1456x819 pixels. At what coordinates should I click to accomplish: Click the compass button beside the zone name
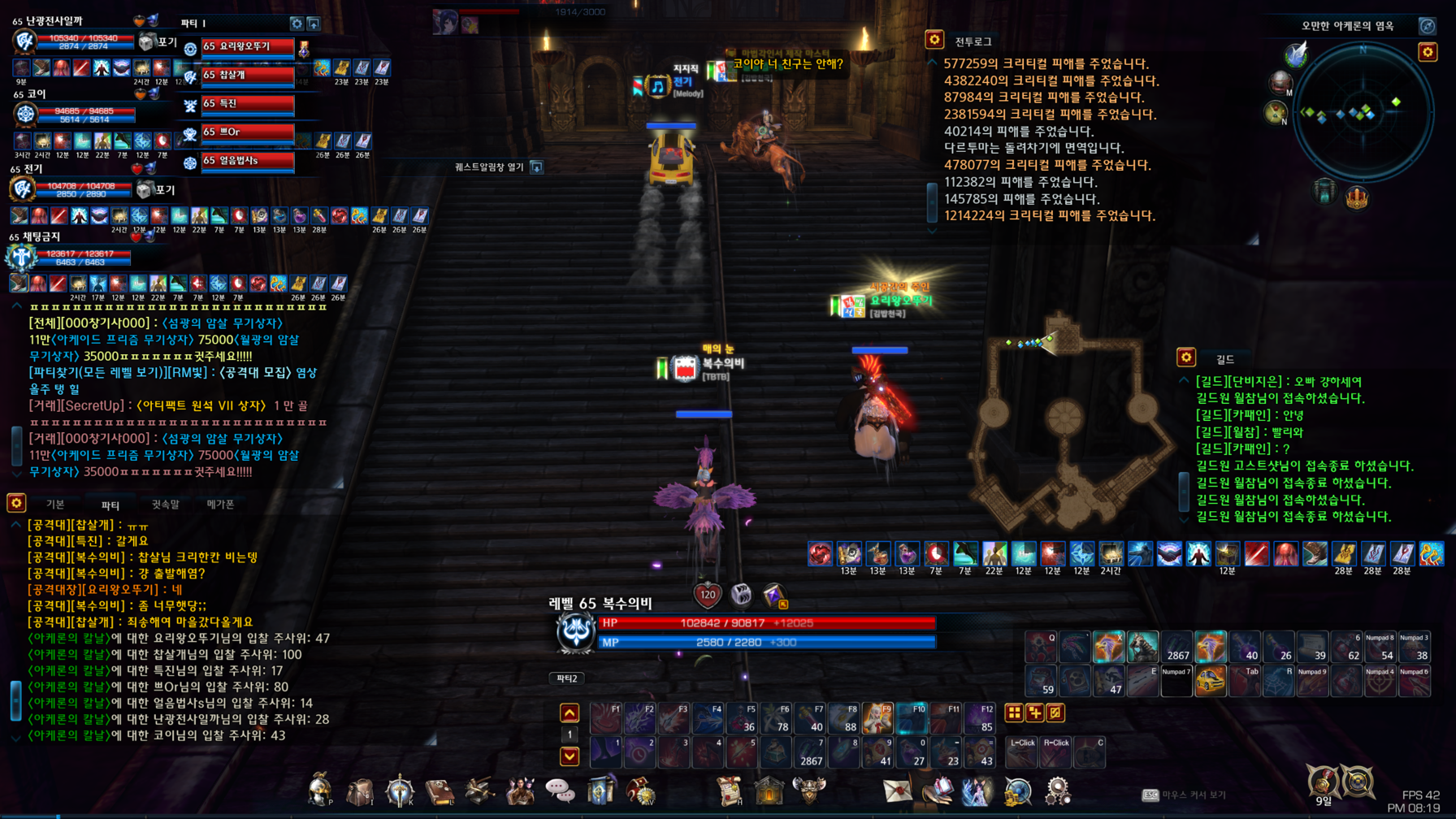point(1427,26)
